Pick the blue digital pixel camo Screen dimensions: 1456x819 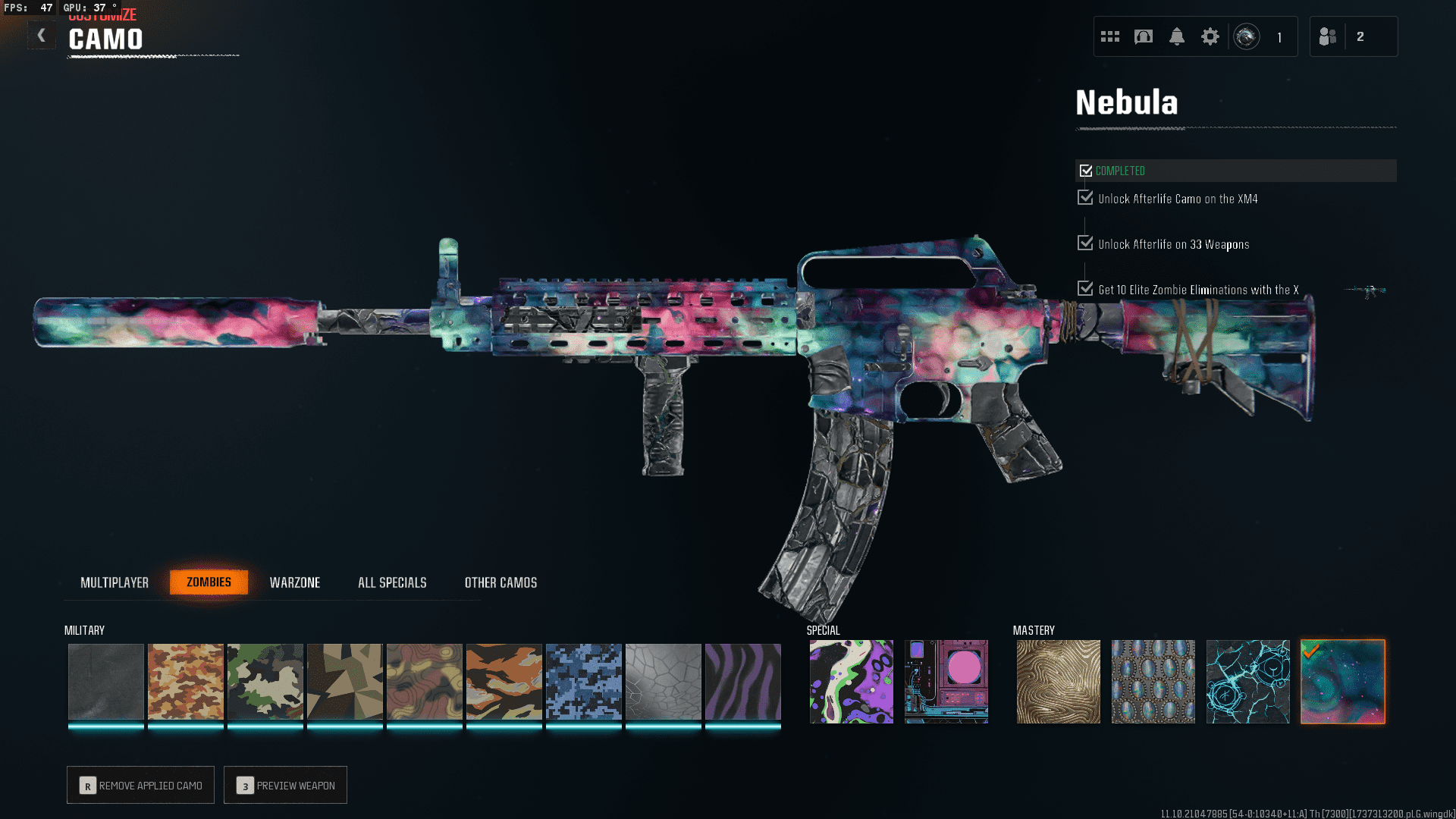pos(584,681)
